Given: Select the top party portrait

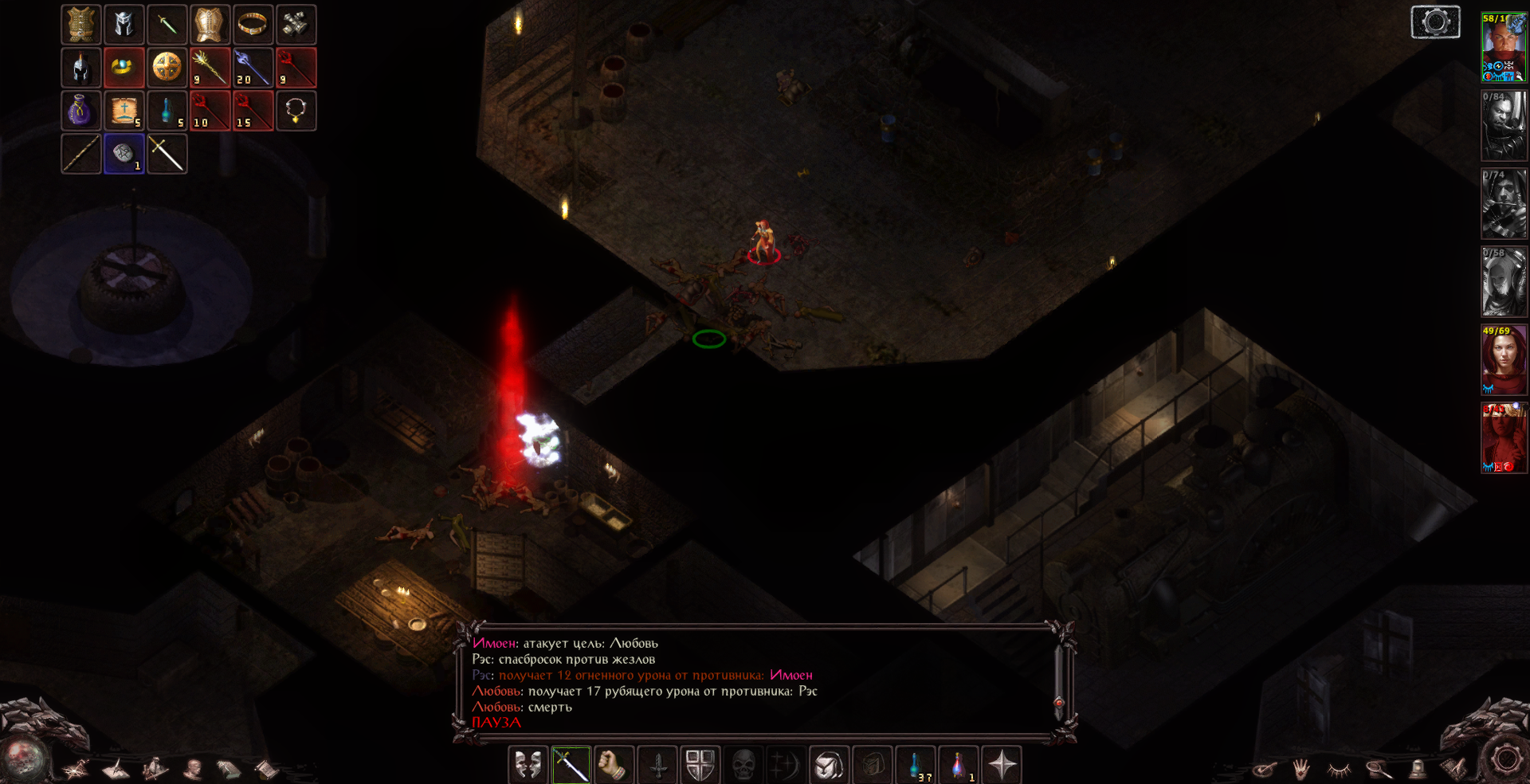Looking at the screenshot, I should click(1504, 47).
